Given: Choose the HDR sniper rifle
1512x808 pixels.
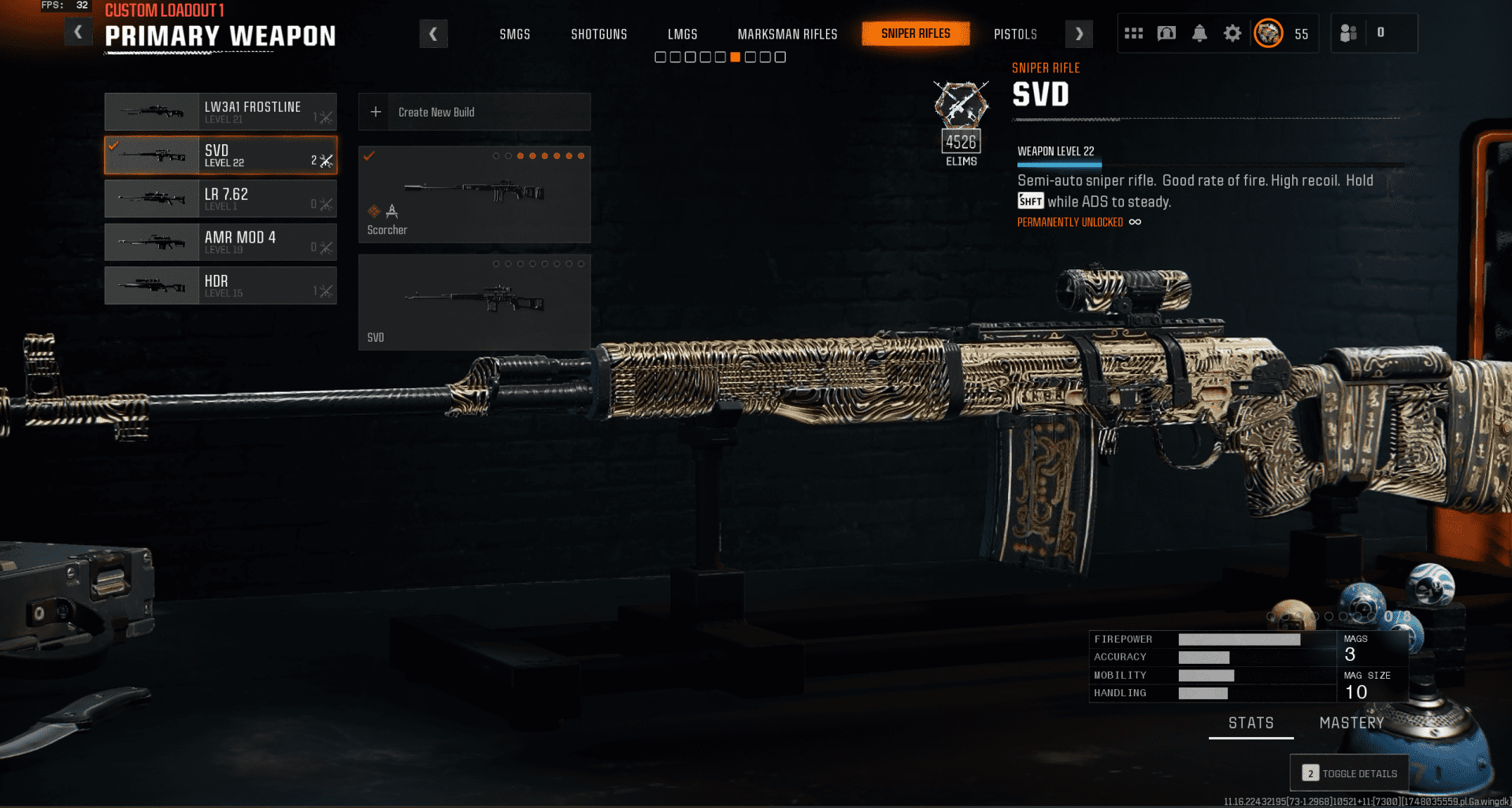Looking at the screenshot, I should coord(220,285).
